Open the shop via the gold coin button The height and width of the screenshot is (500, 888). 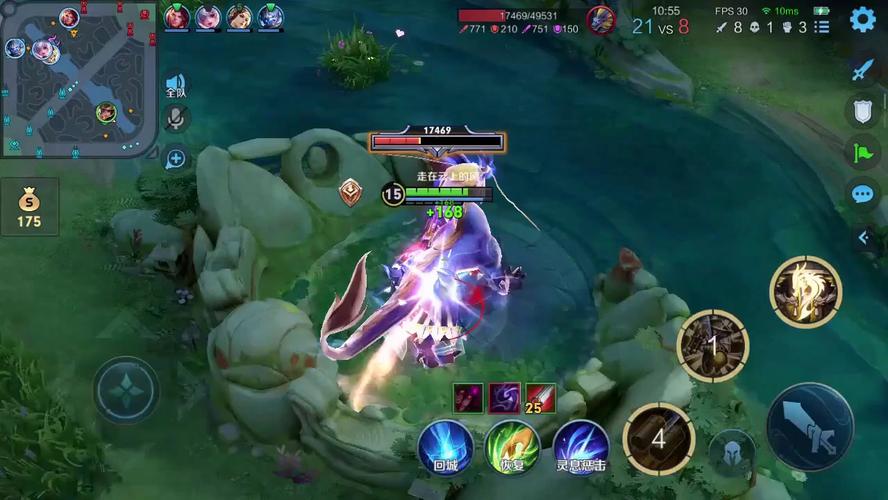coord(29,207)
